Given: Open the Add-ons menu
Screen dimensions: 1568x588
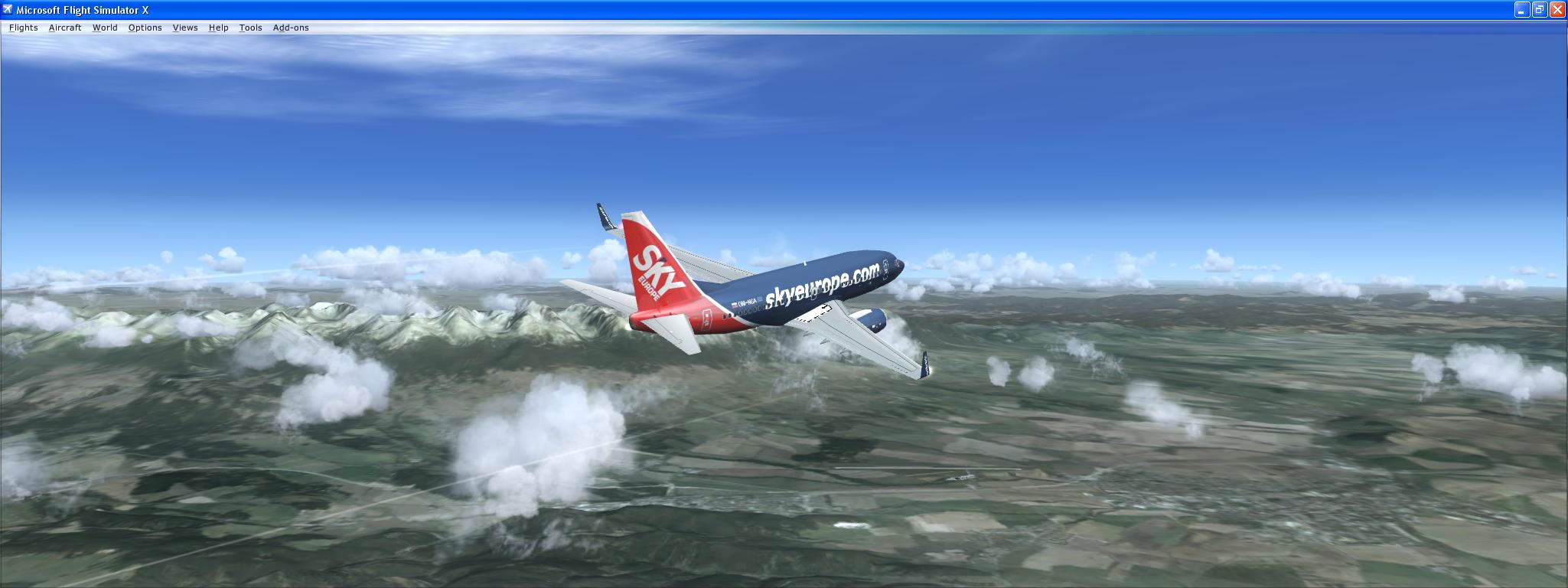Looking at the screenshot, I should pos(290,28).
